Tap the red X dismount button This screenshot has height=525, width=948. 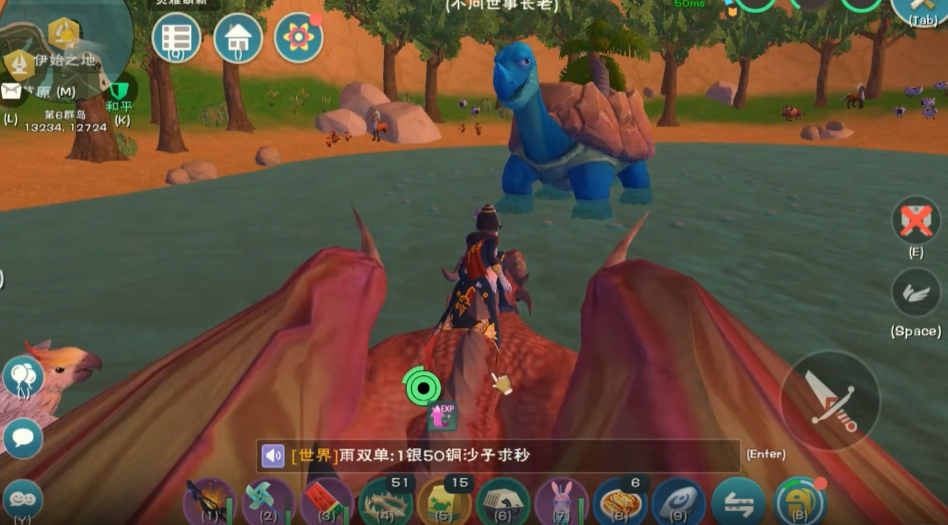click(916, 220)
